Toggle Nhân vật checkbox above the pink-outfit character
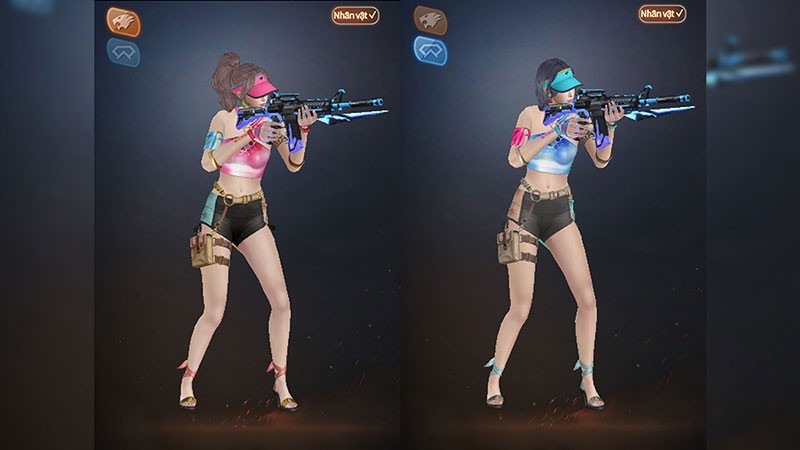The image size is (800, 450). (x=355, y=16)
